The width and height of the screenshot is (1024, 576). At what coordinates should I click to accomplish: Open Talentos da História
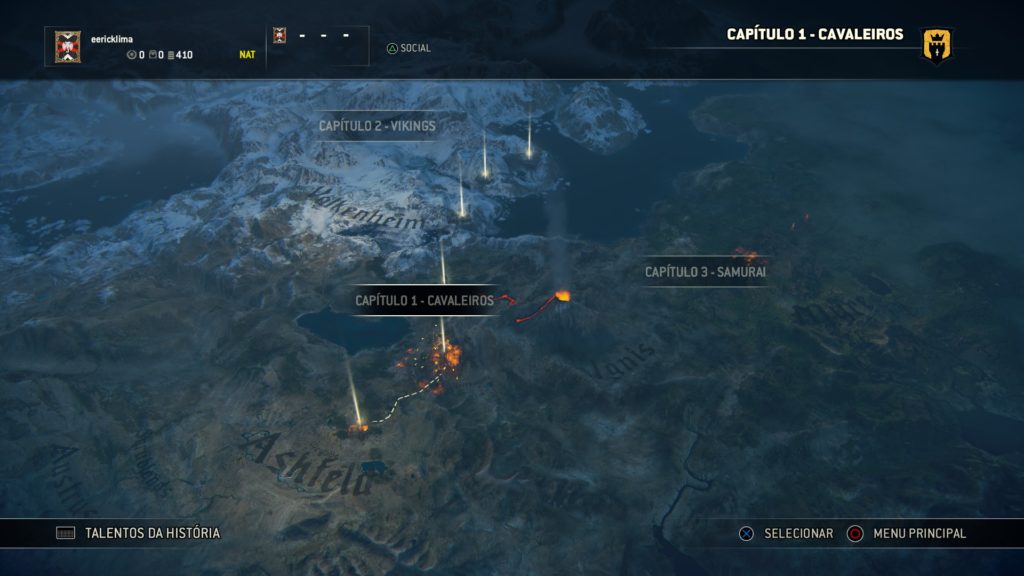click(x=139, y=533)
